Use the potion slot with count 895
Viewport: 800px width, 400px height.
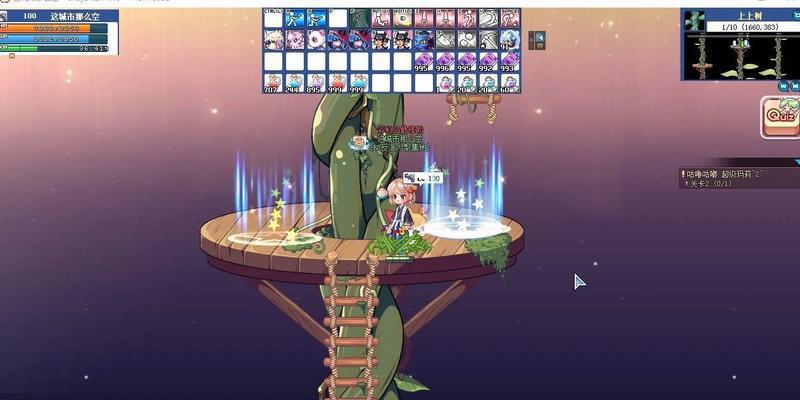316,83
